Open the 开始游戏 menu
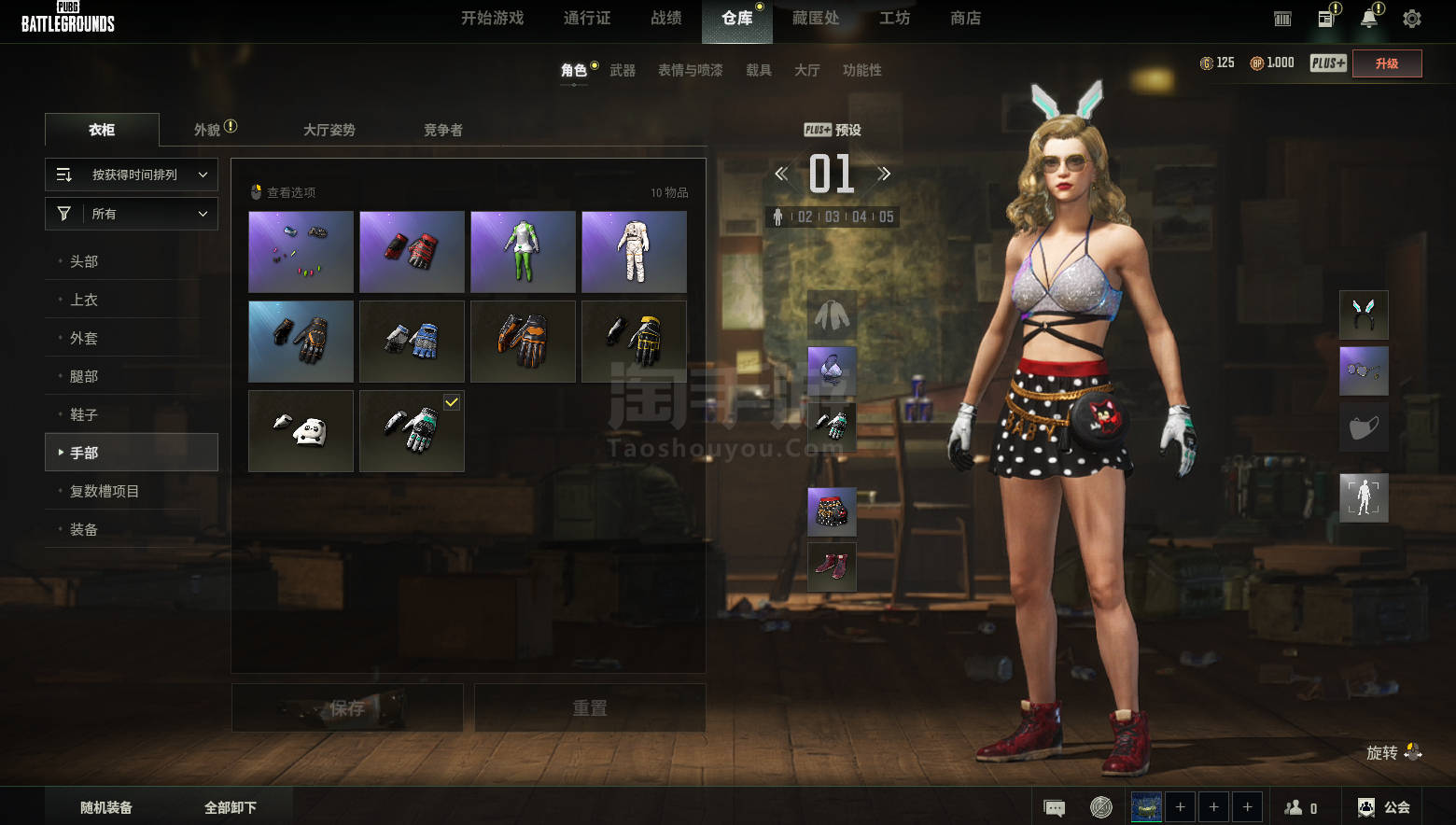The image size is (1456, 825). pos(492,19)
